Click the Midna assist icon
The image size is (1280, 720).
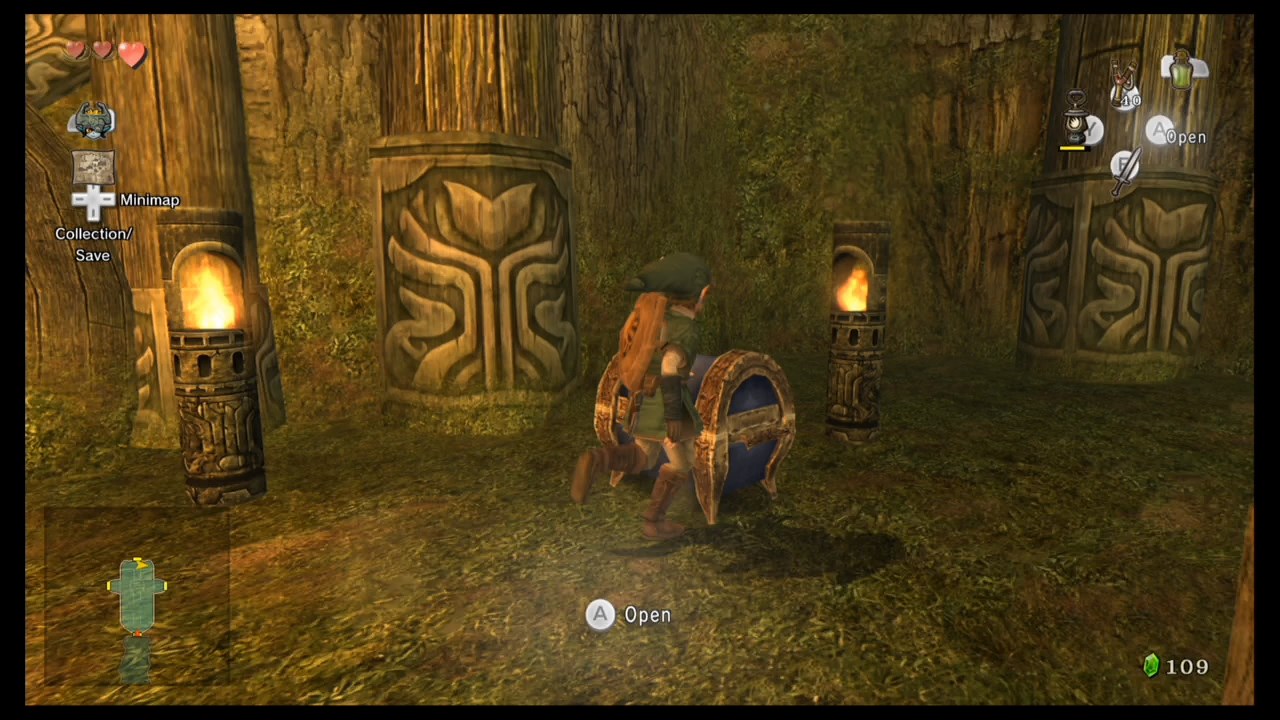coord(92,120)
